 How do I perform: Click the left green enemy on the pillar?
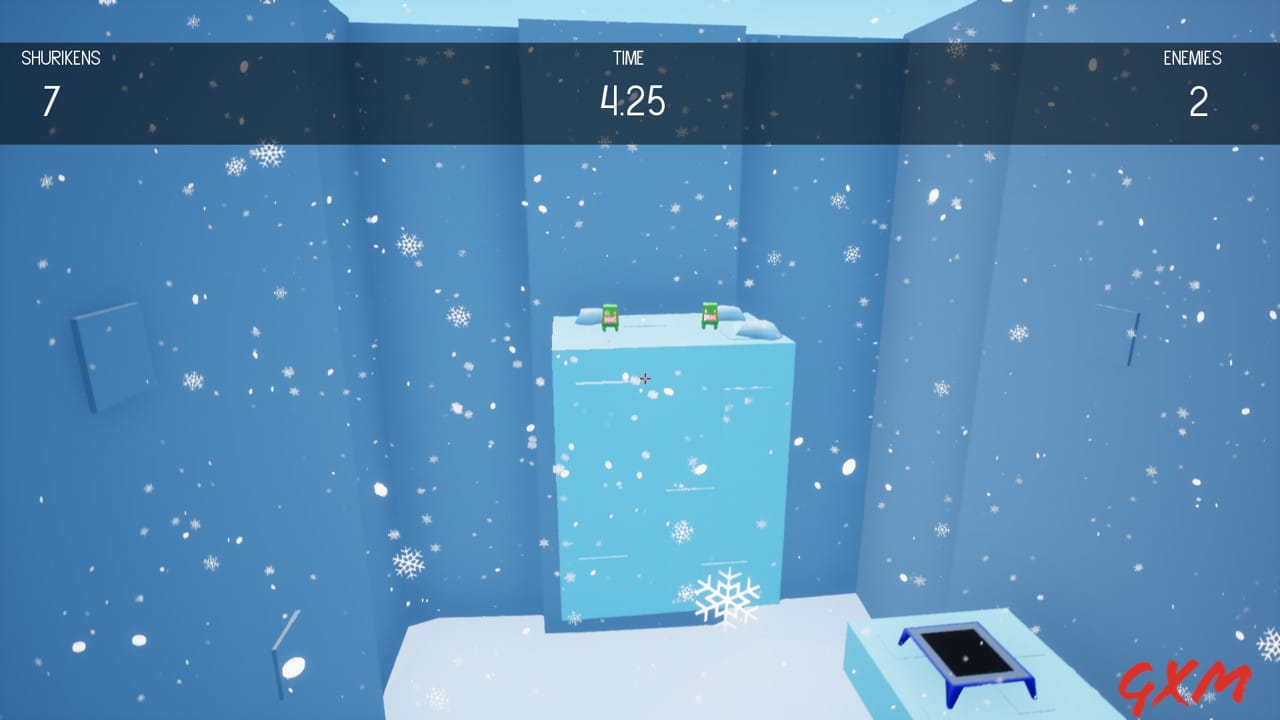(x=609, y=319)
